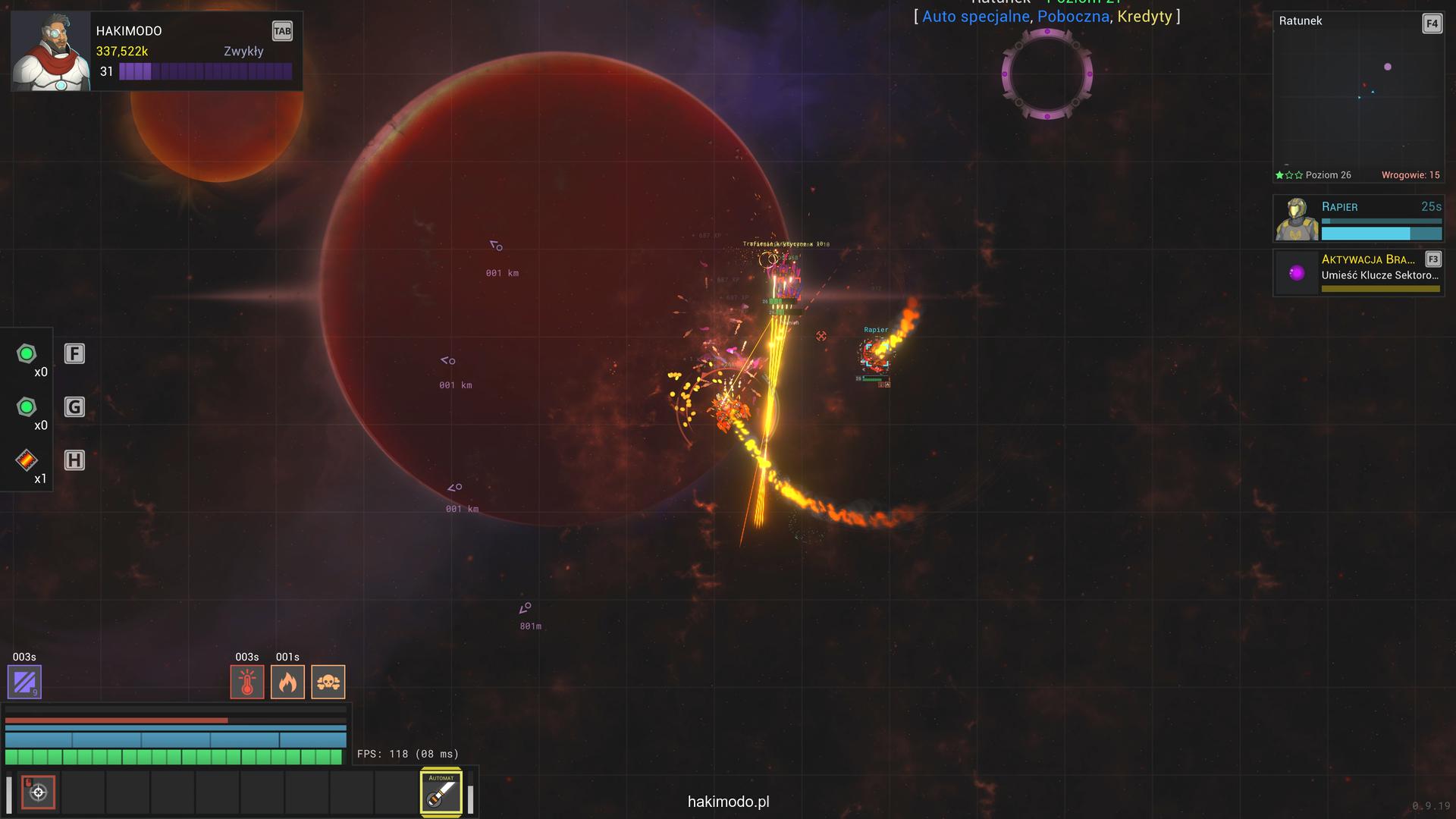Click the purple striped buff icon

[24, 682]
